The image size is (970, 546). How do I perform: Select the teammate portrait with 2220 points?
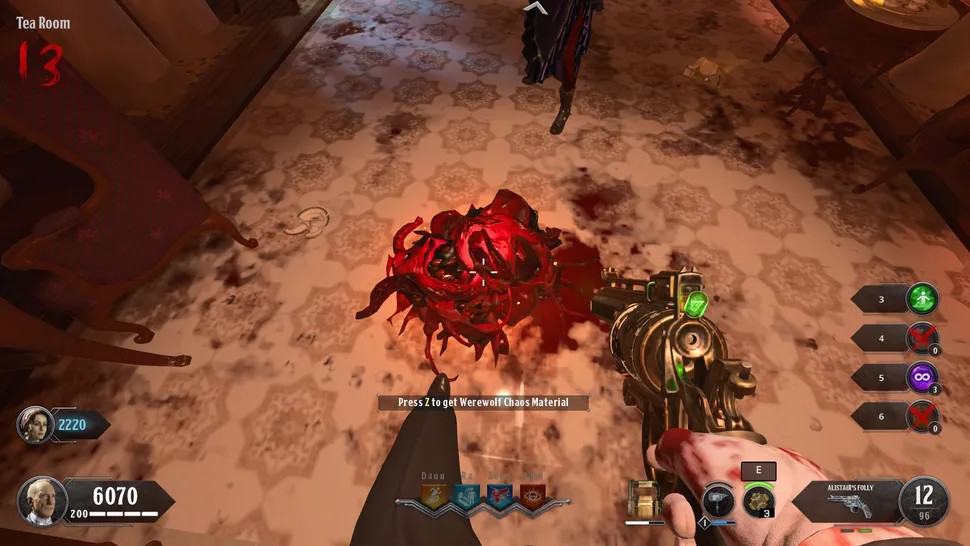(x=34, y=425)
